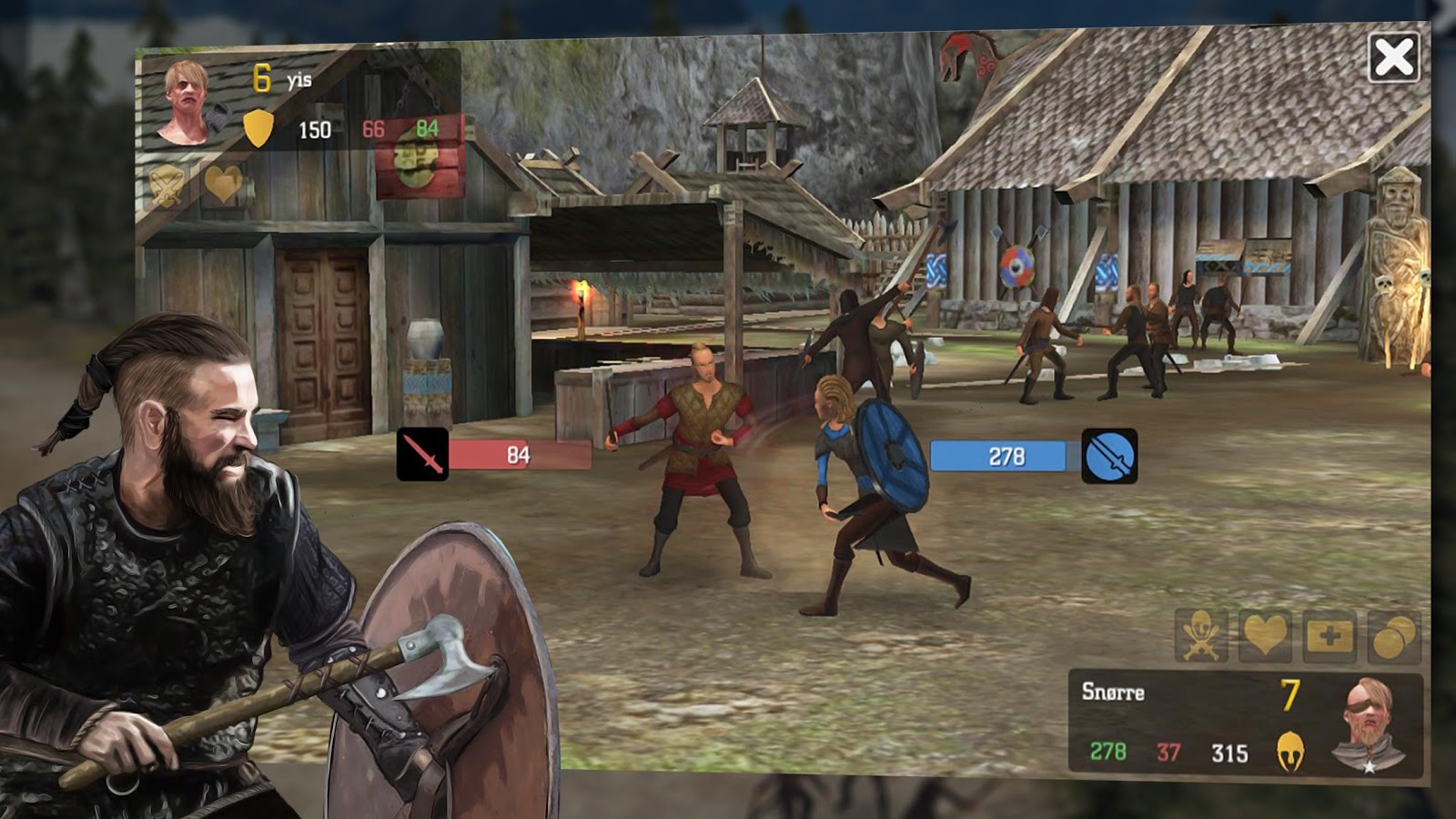Click the heart icon below yis's panel
Viewport: 1456px width, 819px height.
pos(224,186)
